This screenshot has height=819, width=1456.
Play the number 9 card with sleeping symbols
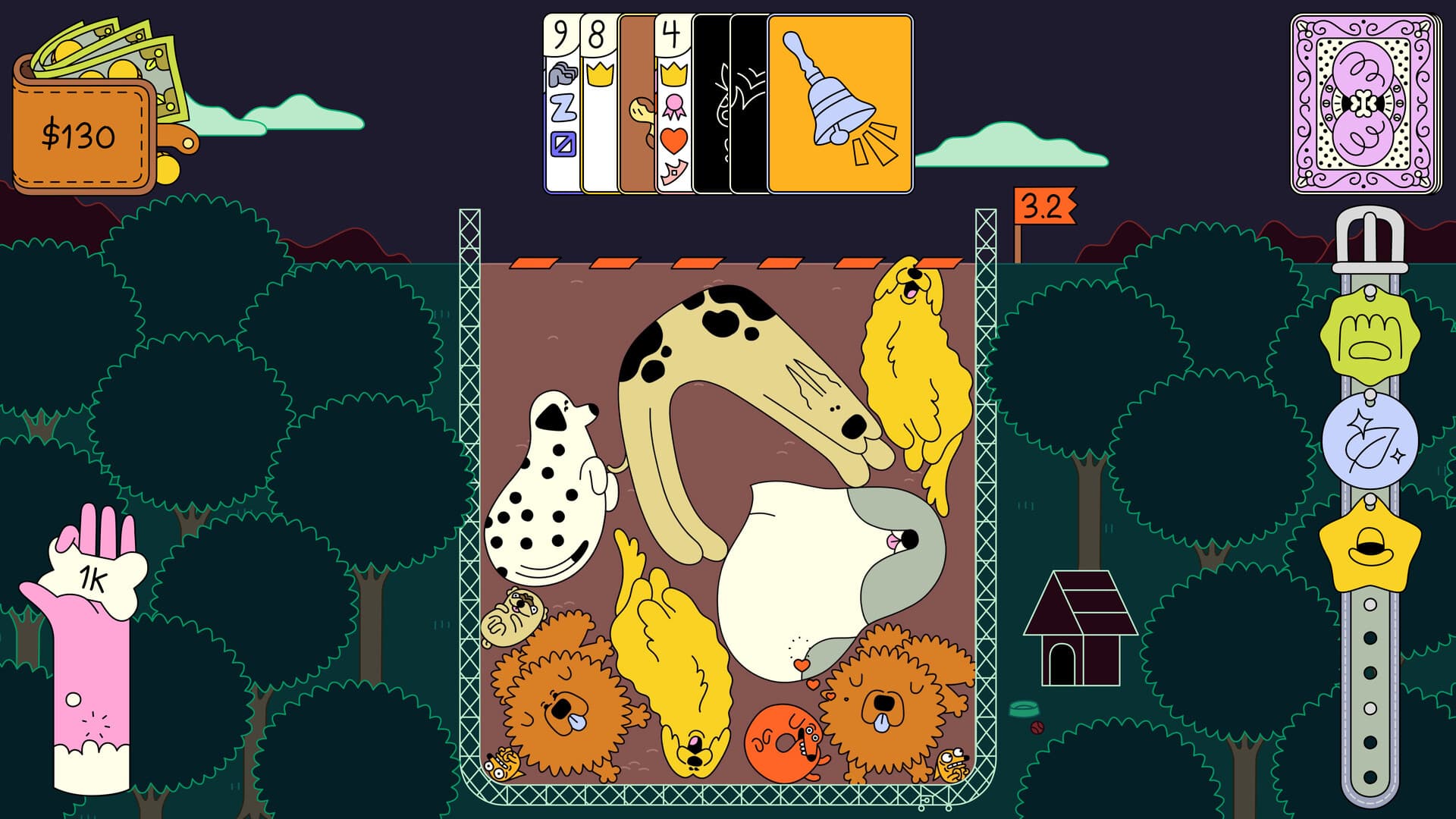[561, 99]
